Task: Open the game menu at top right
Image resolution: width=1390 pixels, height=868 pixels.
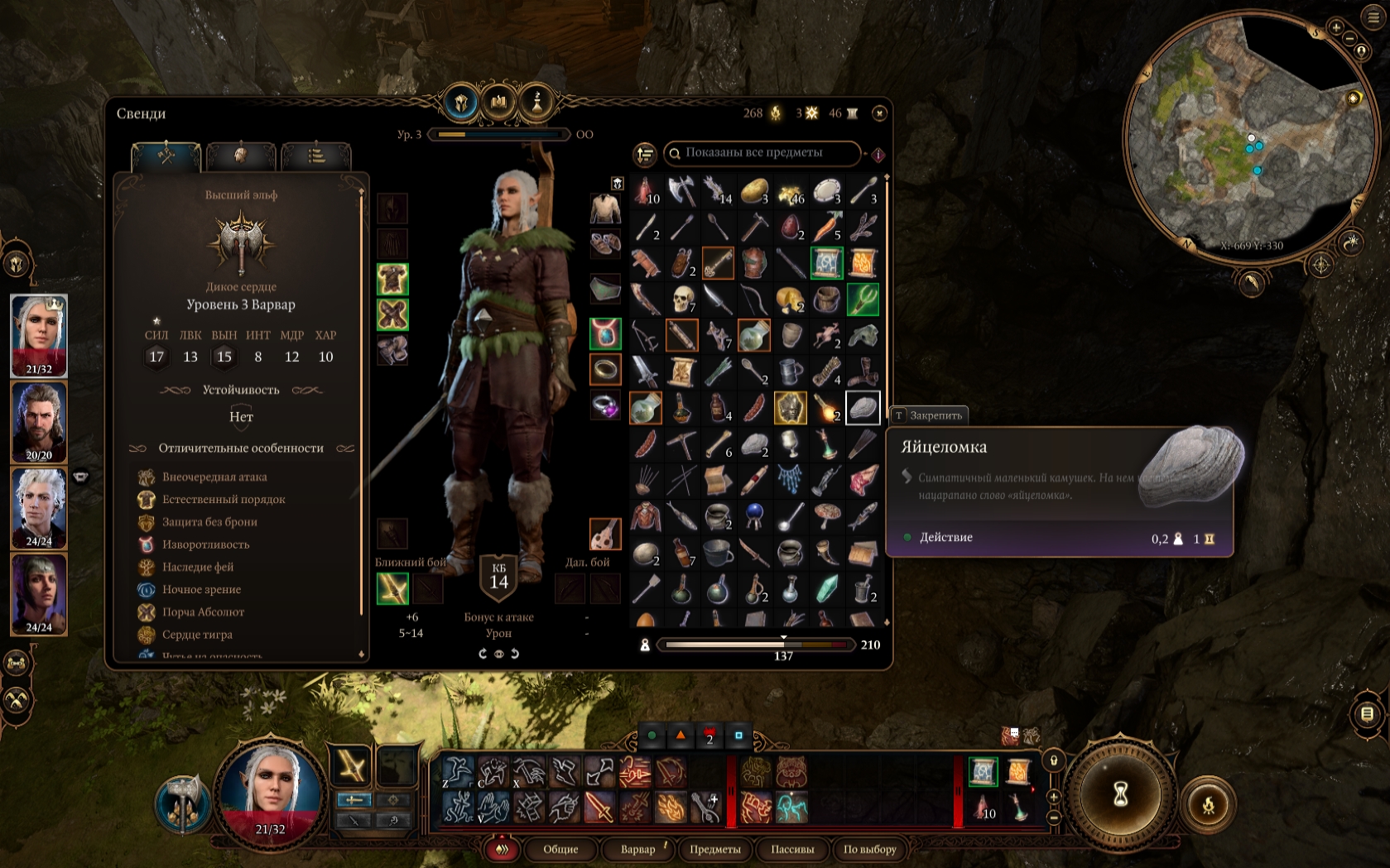Action: (x=1373, y=17)
